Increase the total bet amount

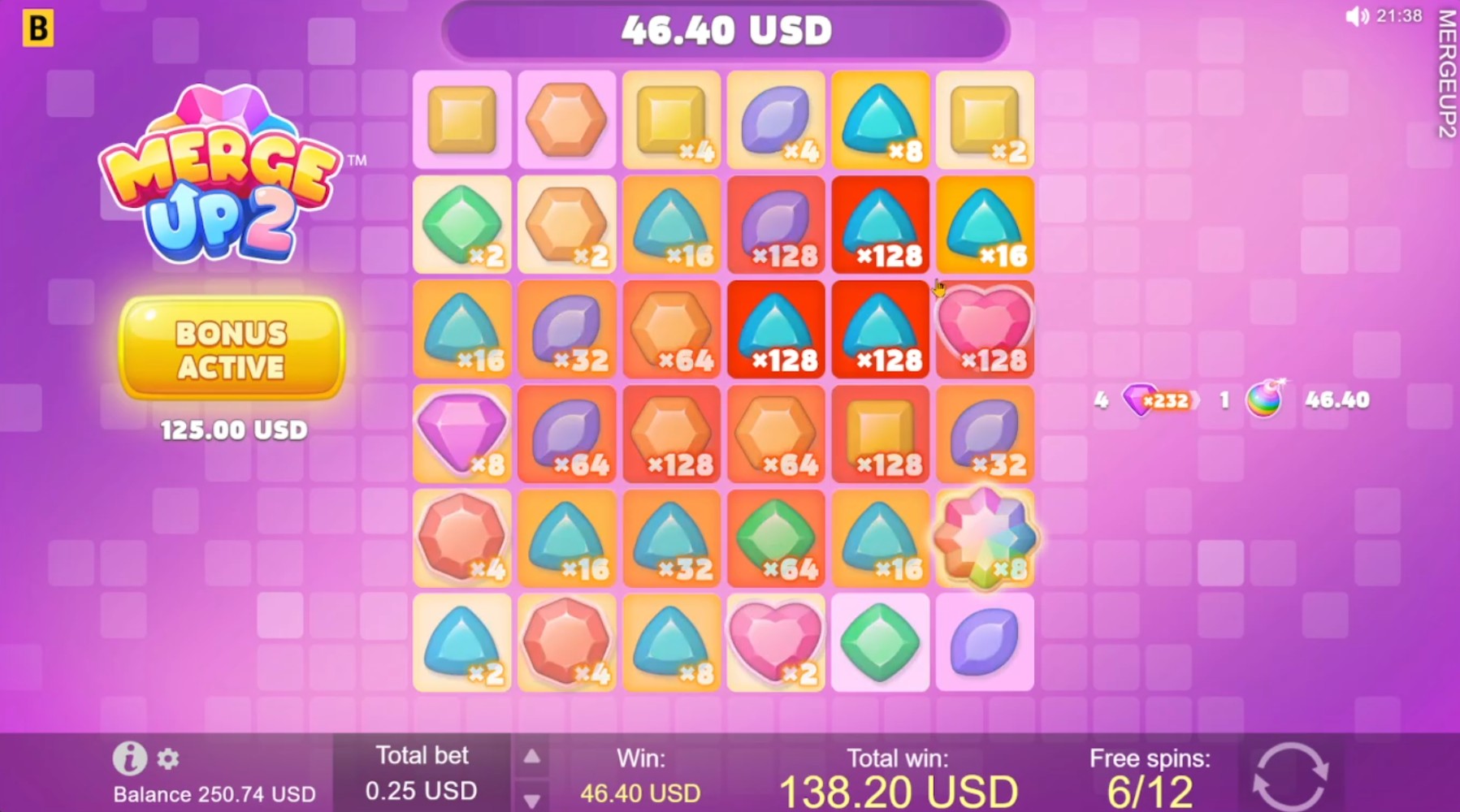click(x=533, y=754)
